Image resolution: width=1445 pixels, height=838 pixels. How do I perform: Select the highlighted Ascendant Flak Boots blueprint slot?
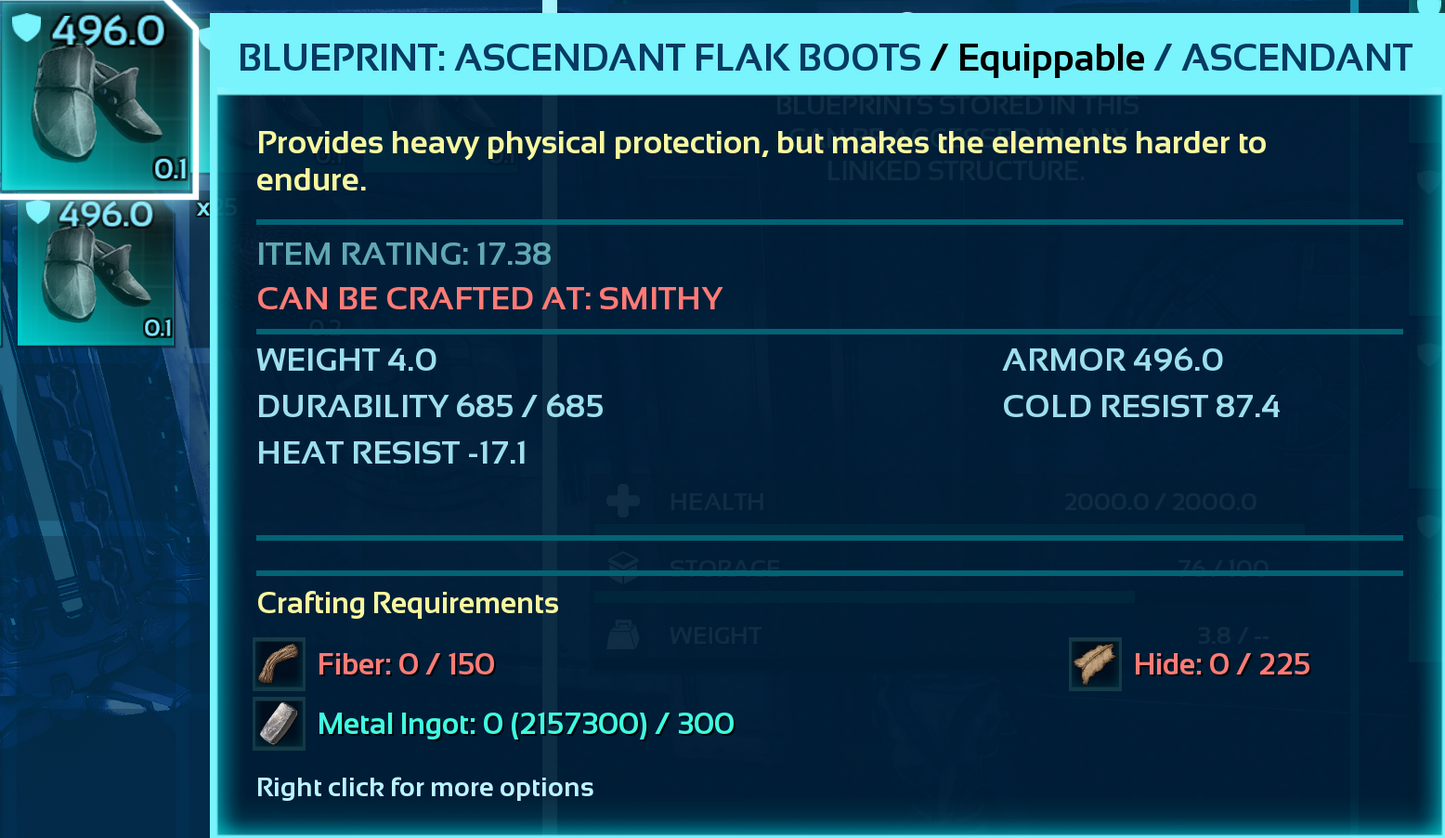click(97, 97)
